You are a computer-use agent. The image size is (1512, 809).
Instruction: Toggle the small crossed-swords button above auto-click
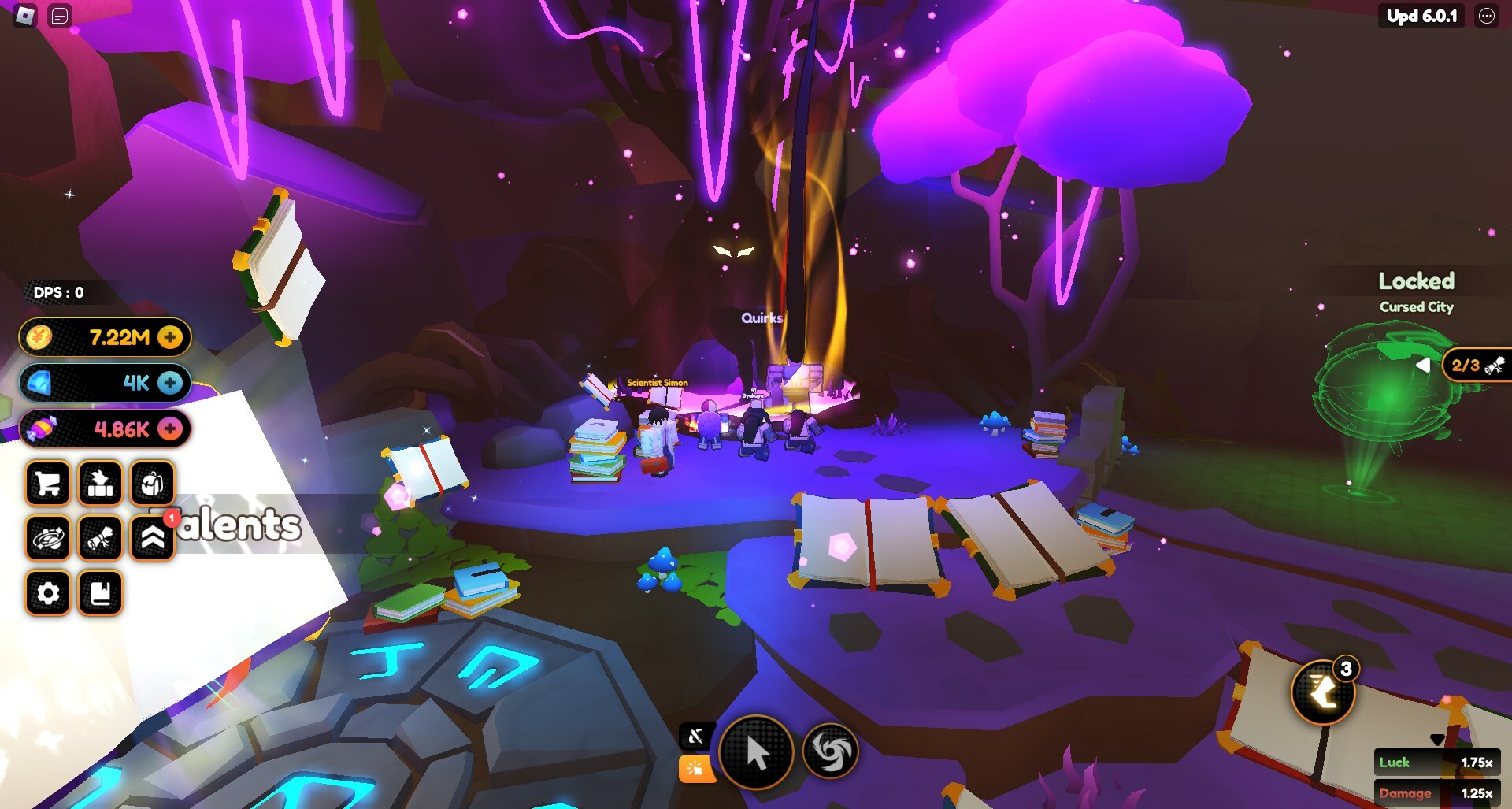pyautogui.click(x=696, y=737)
